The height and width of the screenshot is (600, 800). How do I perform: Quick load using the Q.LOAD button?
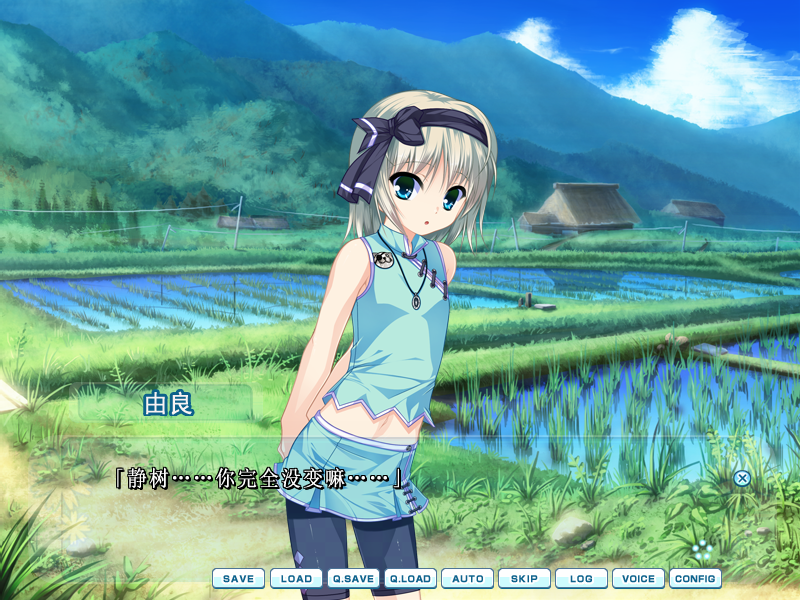(410, 578)
